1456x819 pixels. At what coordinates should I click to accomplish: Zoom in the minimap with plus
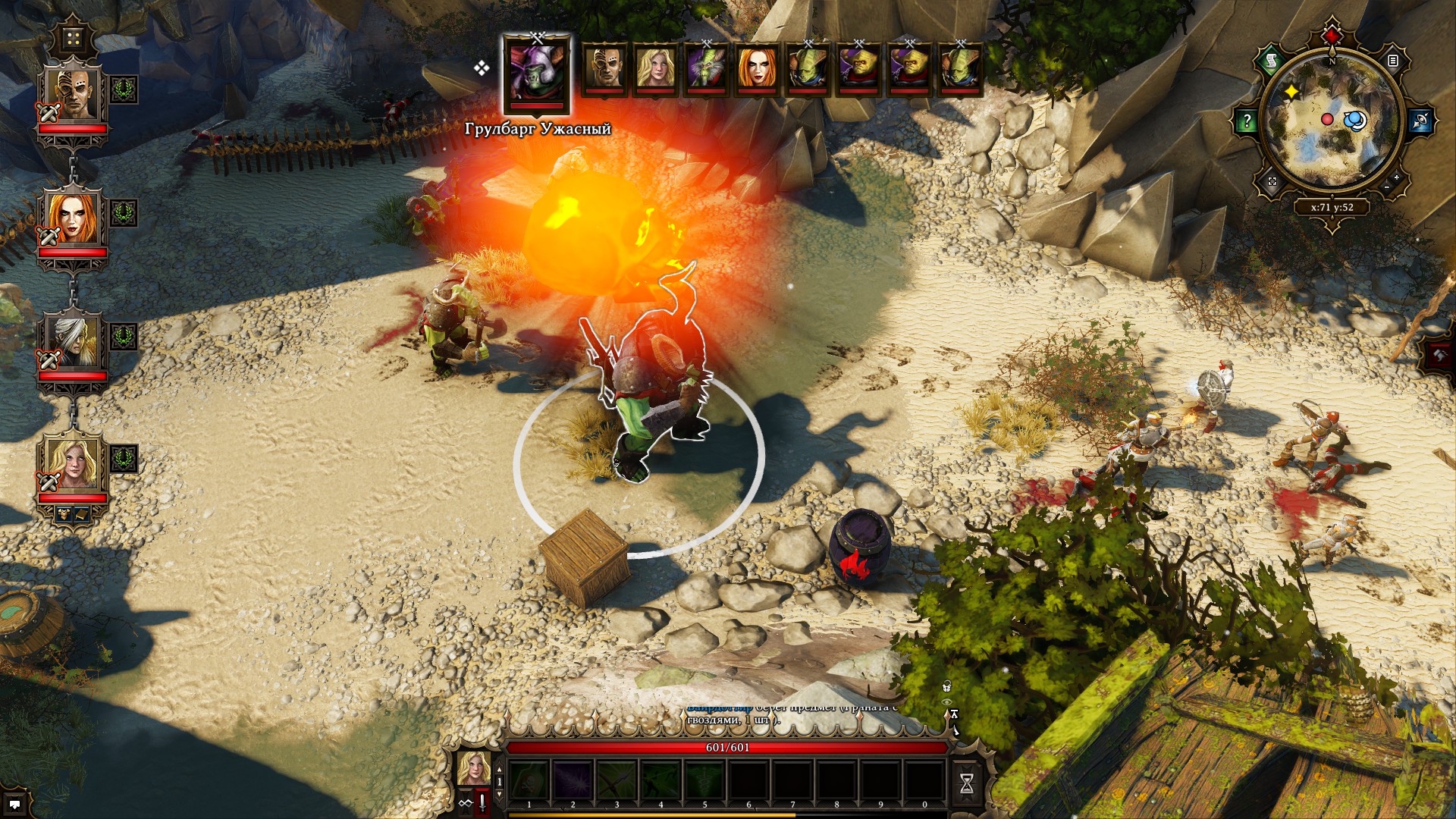tap(1397, 177)
